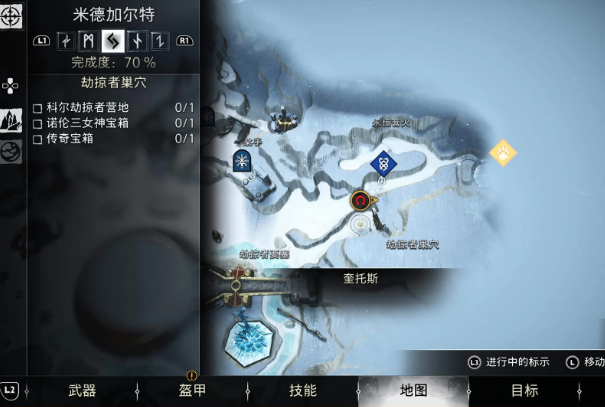Open the mountain region icon in the sidebar
Screen dimensions: 605x407
click(12, 120)
